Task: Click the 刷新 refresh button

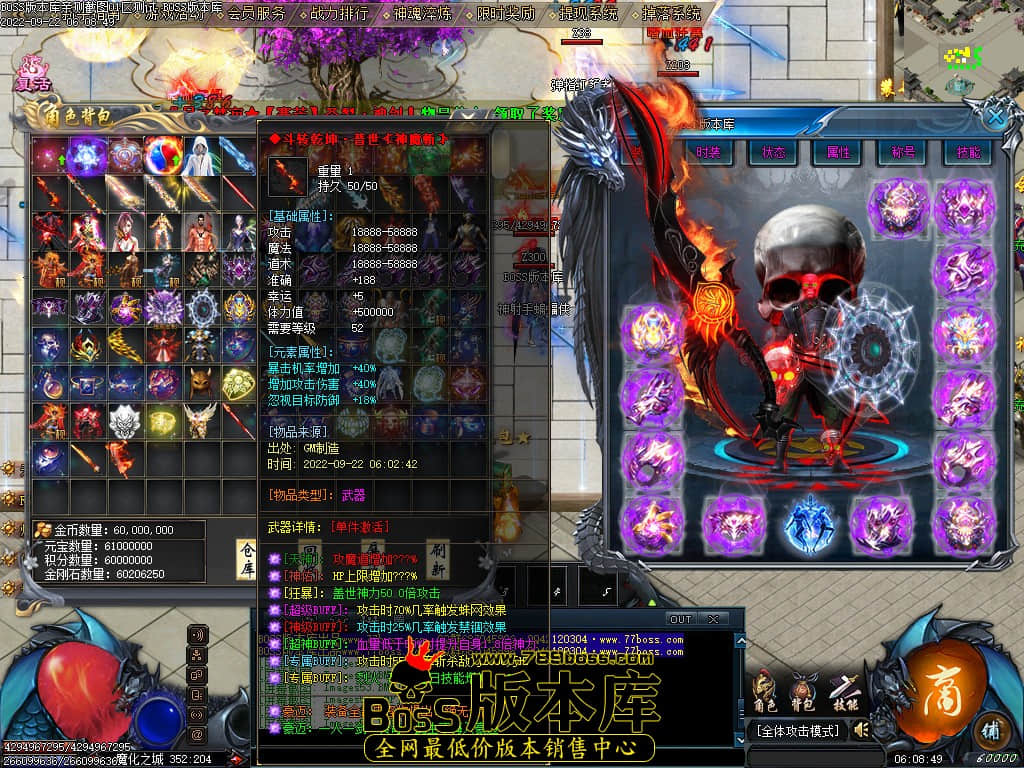Action: tap(438, 560)
